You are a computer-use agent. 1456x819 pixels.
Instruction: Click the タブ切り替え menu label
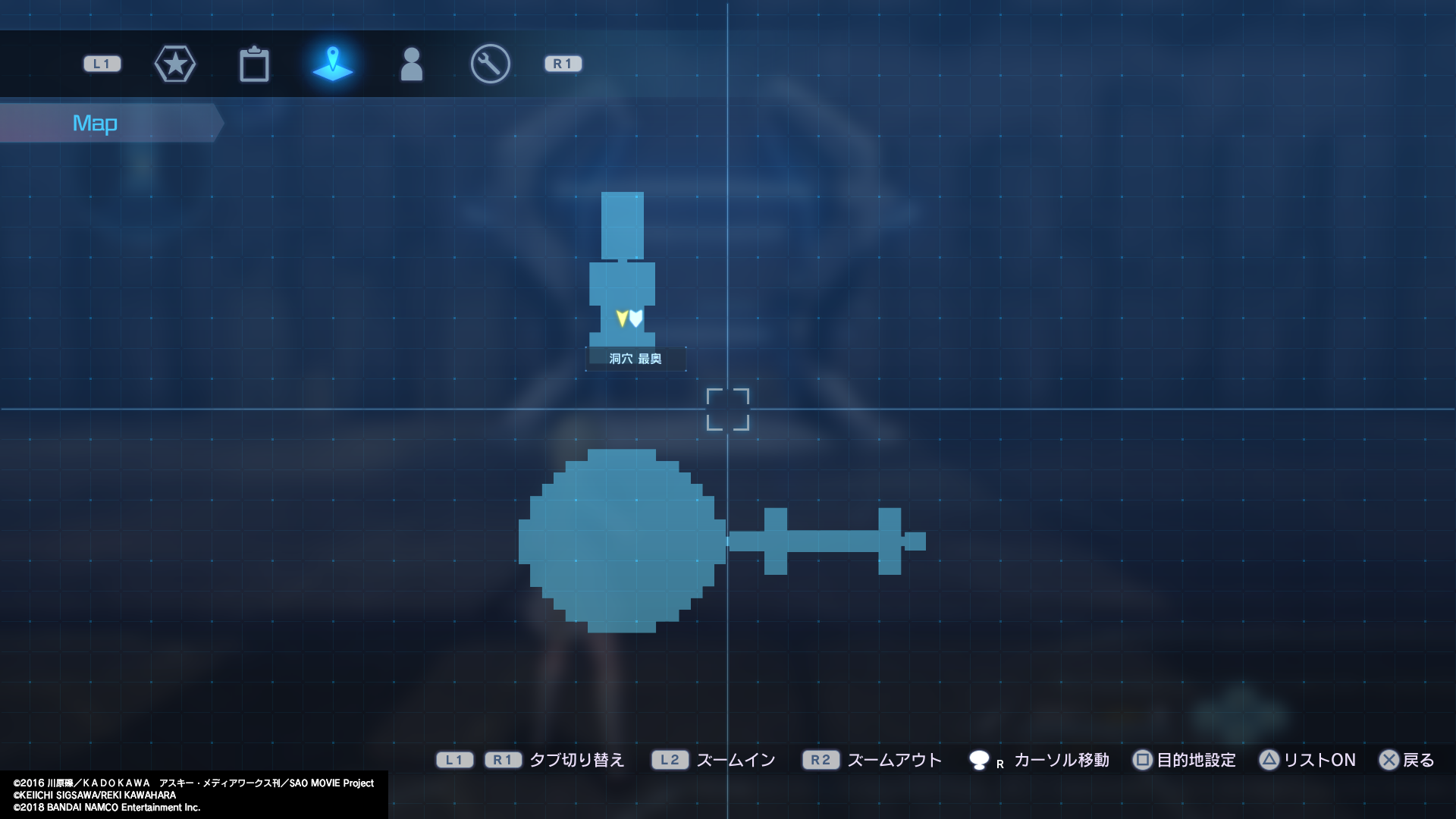coord(578,760)
